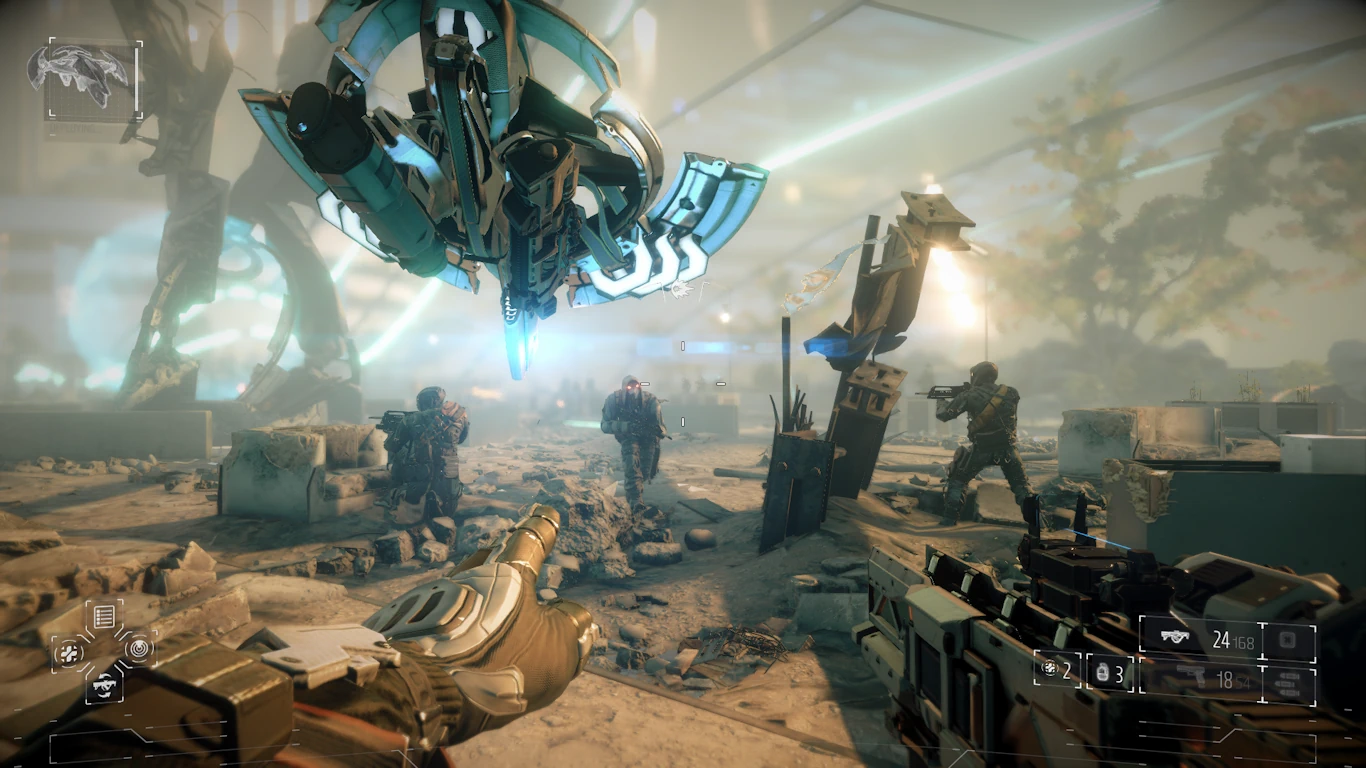Toggle the spare magazines indicator for the pistol
Screen dimensions: 1366x768
[x=1289, y=682]
